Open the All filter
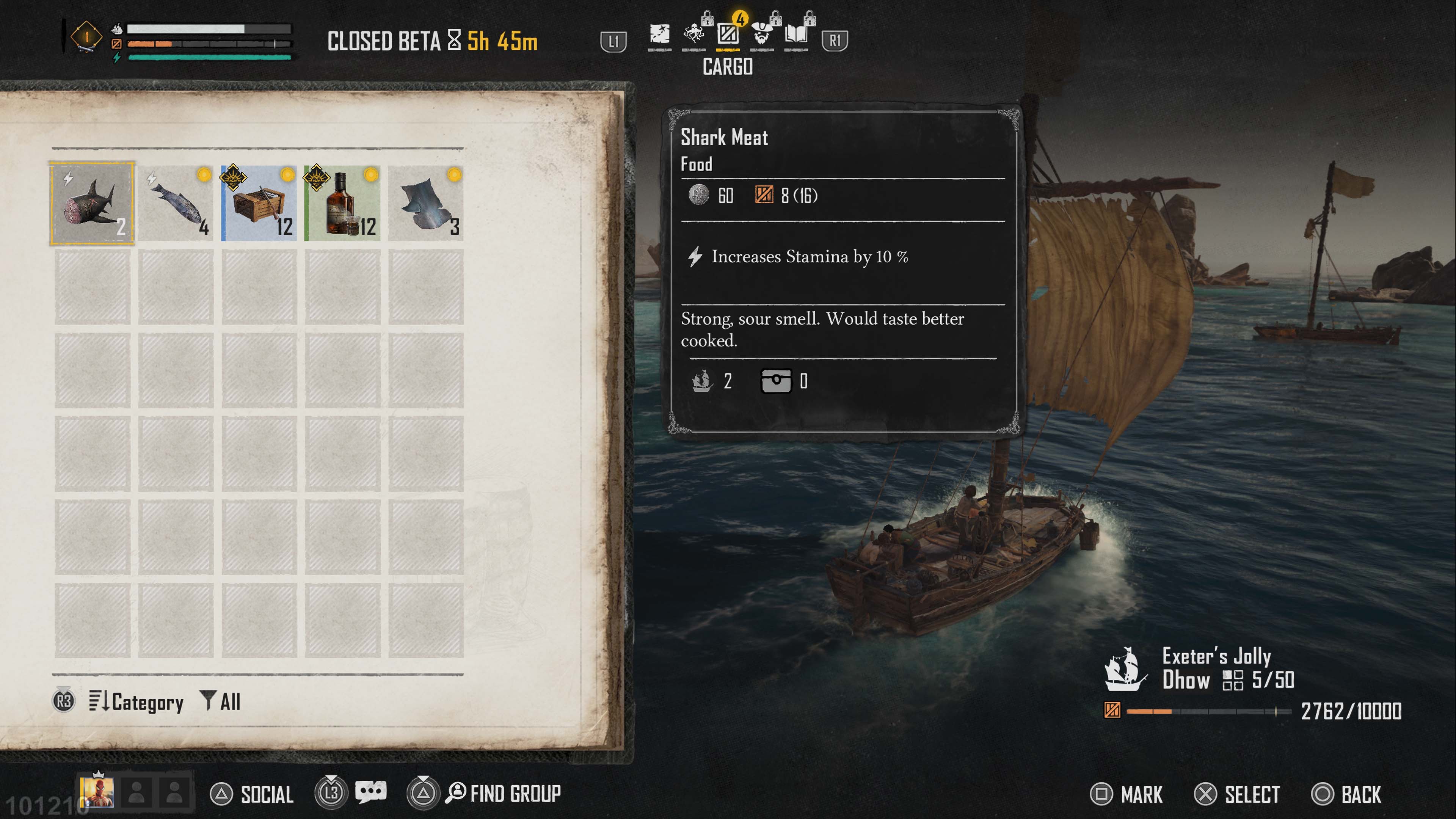Screen dimensions: 1456x819 (x=221, y=701)
